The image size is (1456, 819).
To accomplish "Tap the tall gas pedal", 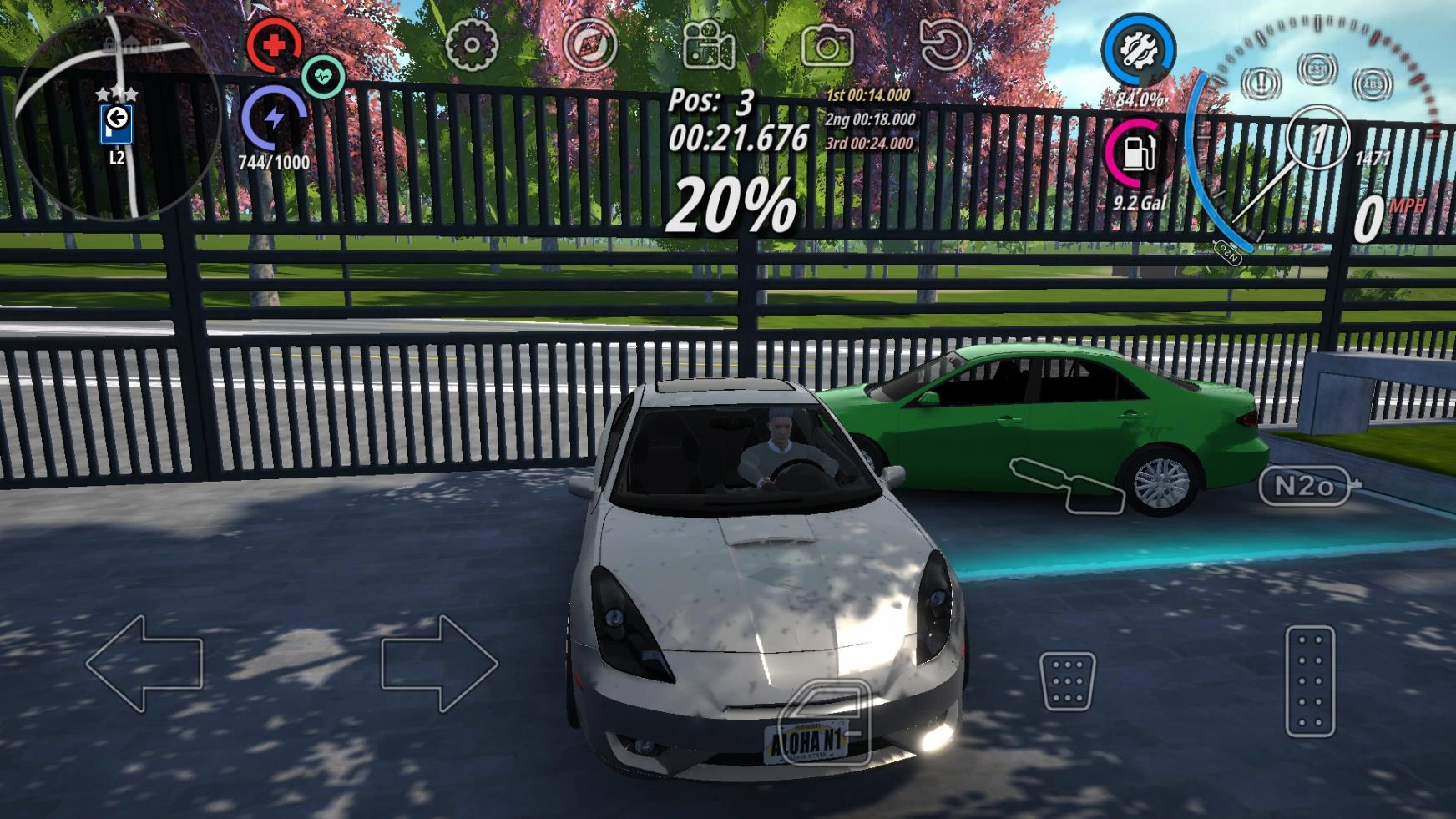I will [1310, 681].
